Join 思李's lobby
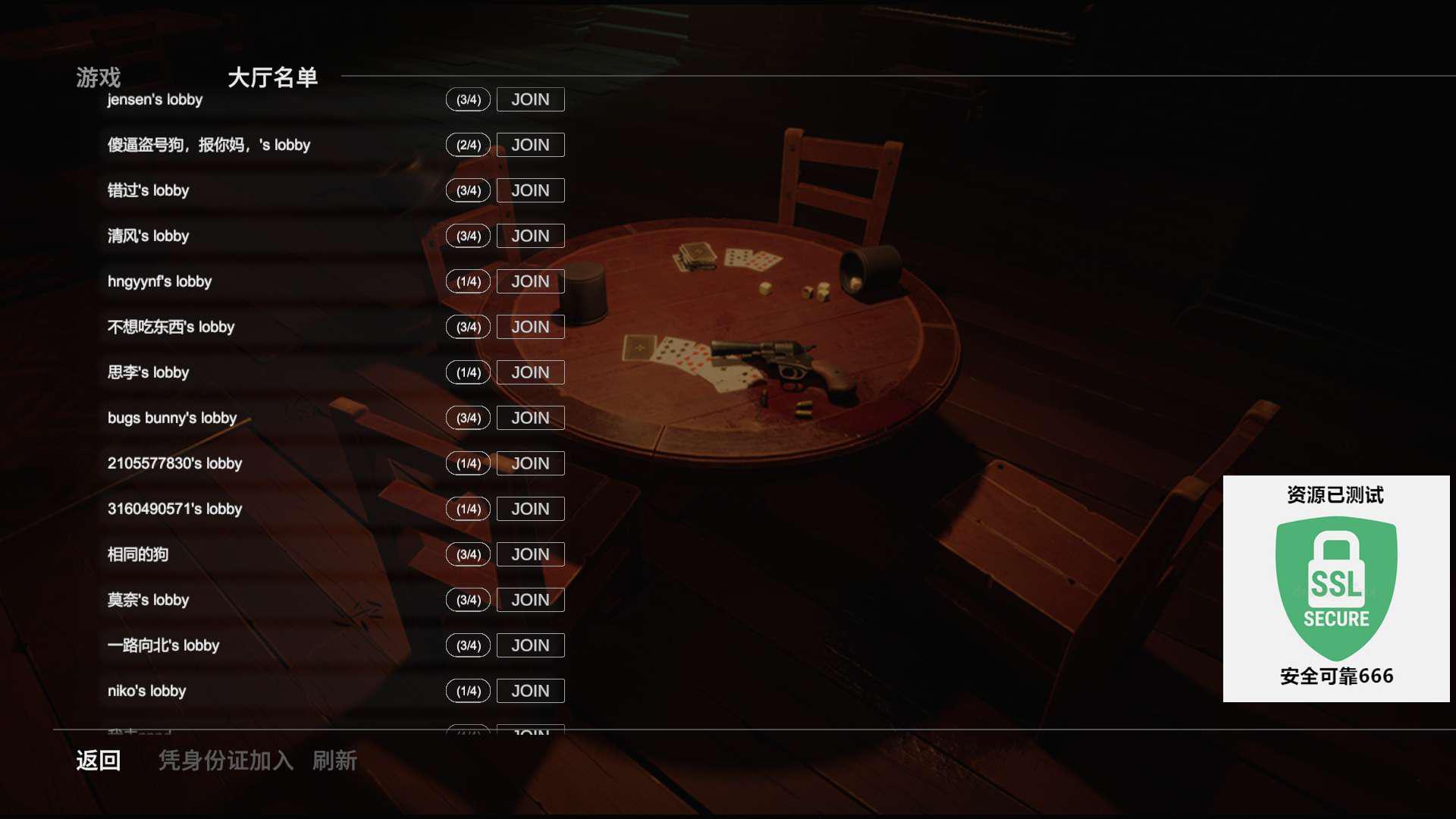The width and height of the screenshot is (1456, 819). (530, 372)
